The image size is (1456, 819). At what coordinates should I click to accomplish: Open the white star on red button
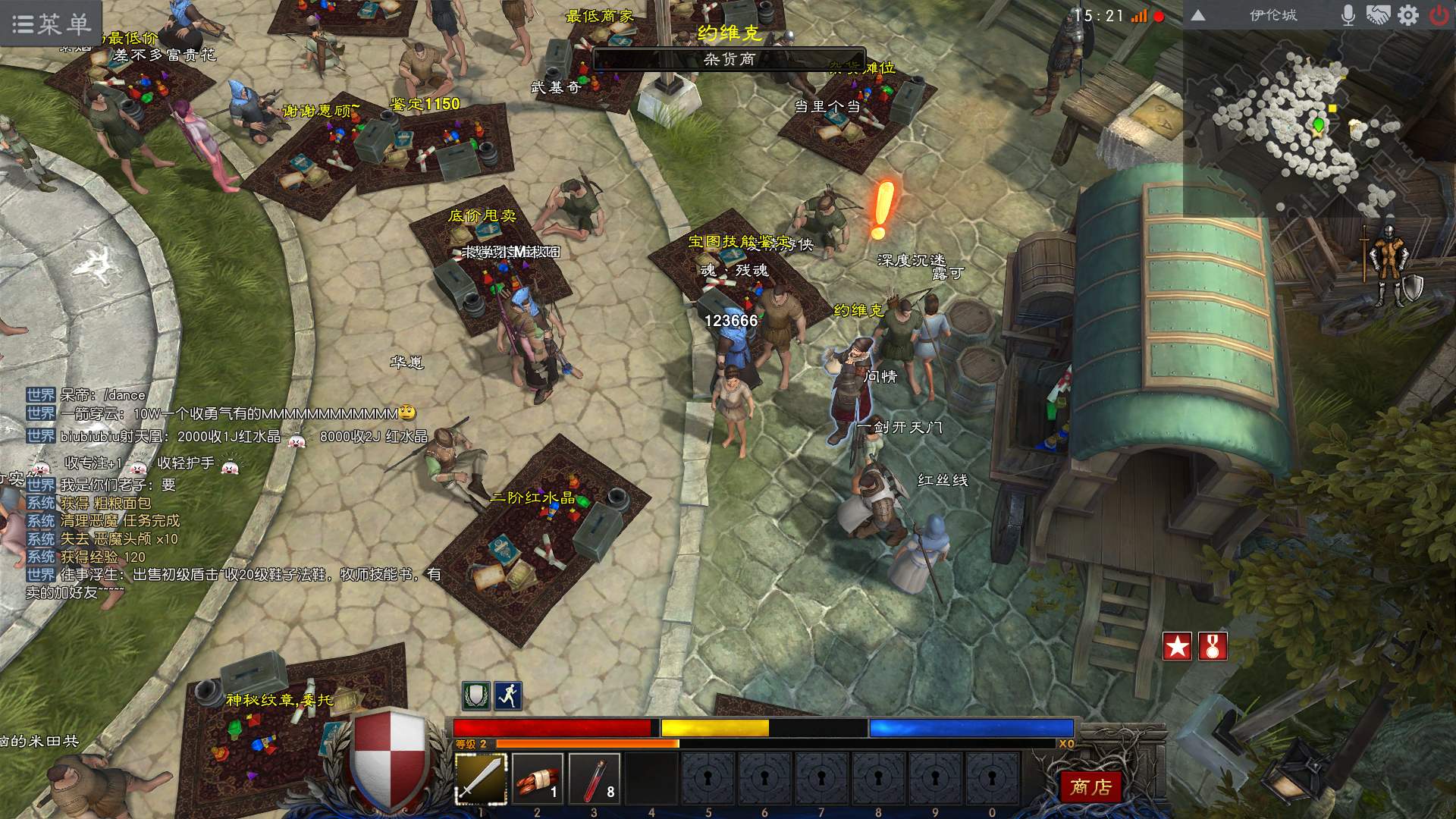[1177, 646]
